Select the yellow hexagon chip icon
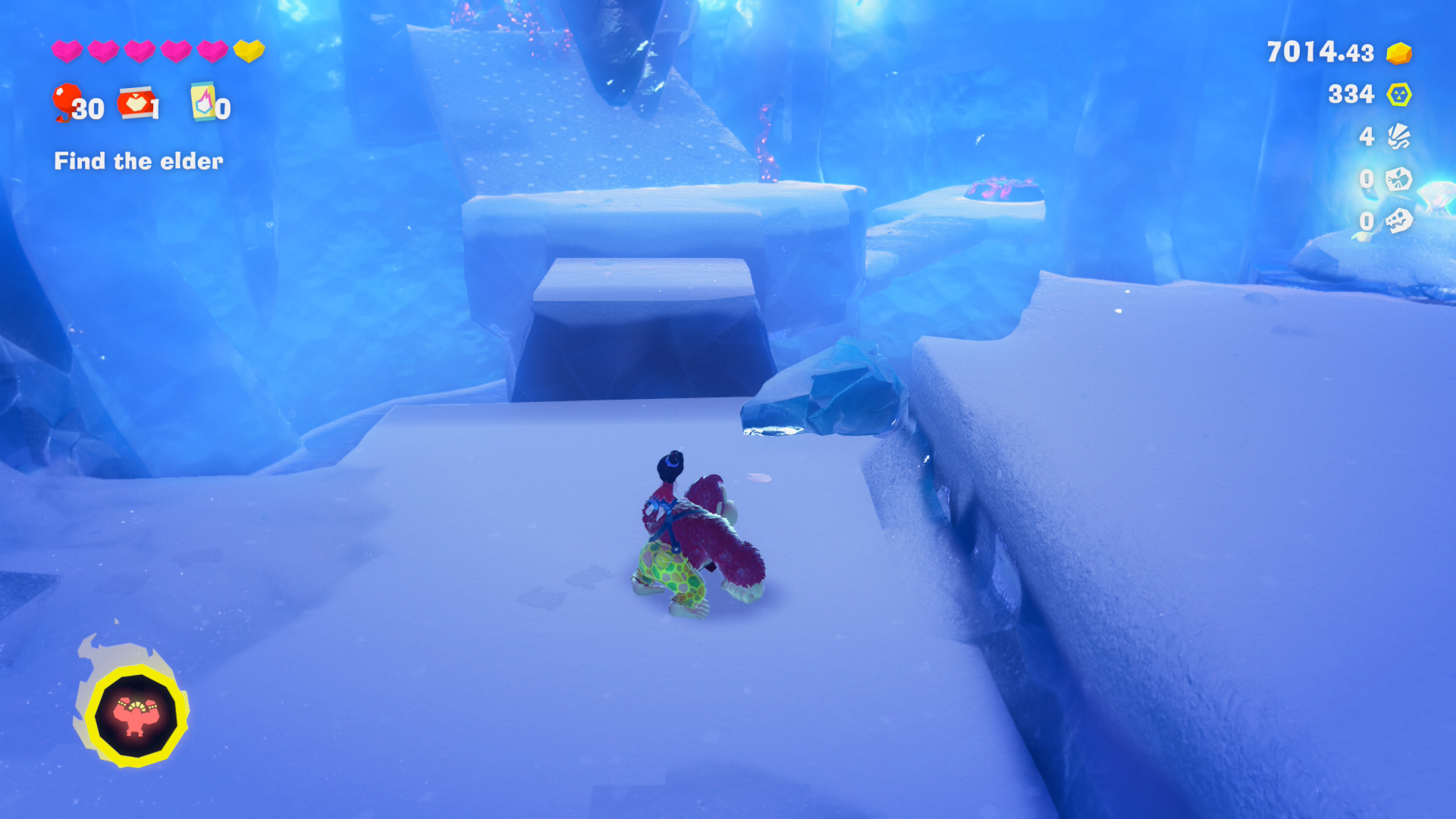Image resolution: width=1456 pixels, height=819 pixels. pyautogui.click(x=1399, y=95)
